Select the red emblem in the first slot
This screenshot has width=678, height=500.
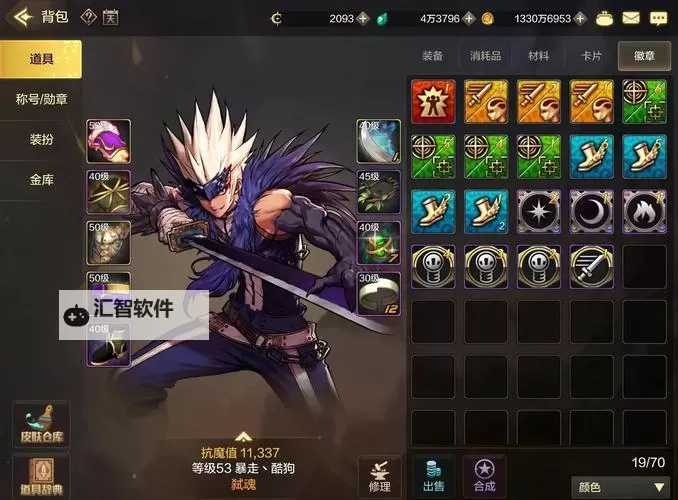pos(433,101)
